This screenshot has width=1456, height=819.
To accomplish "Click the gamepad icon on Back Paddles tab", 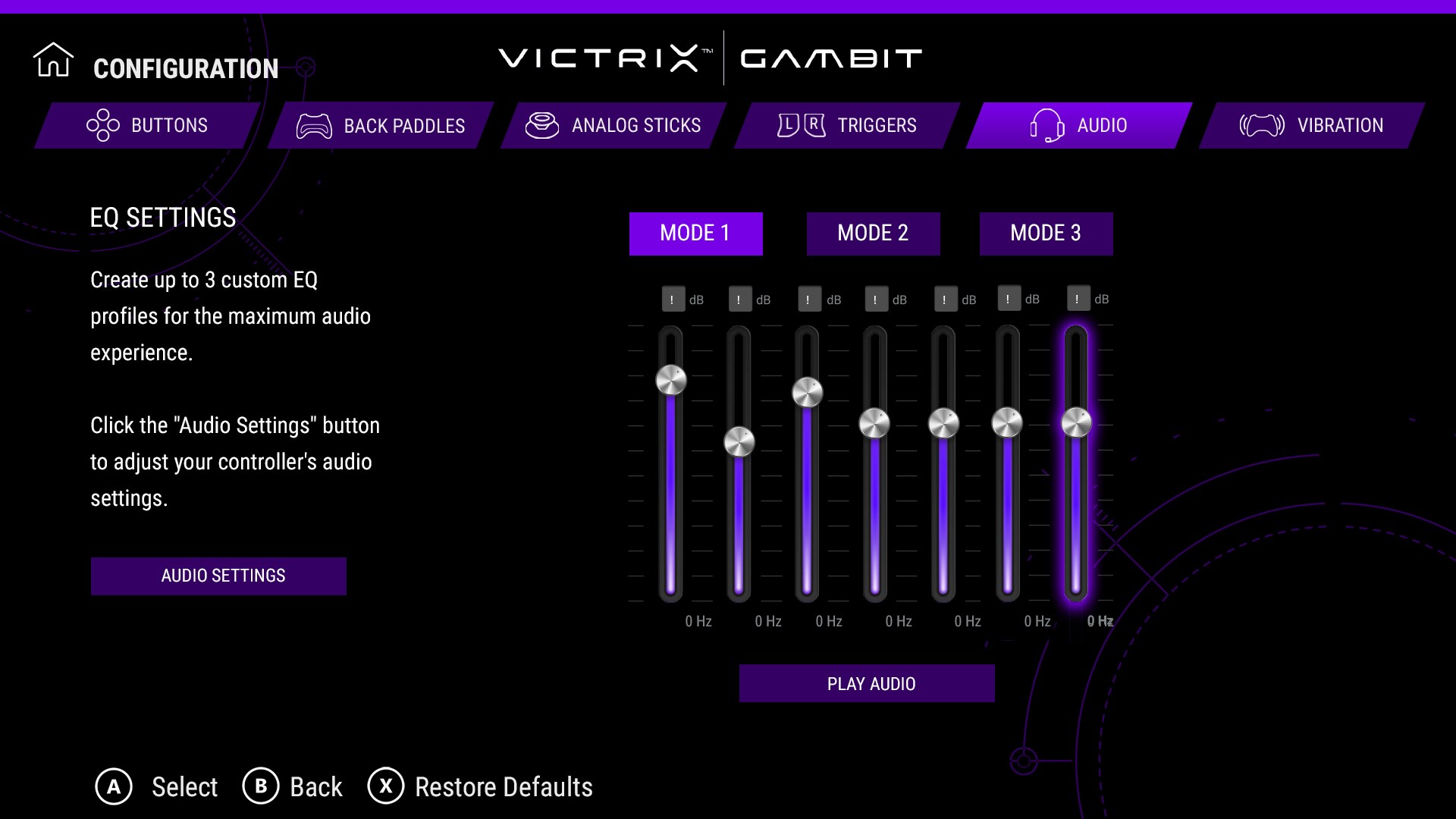I will (315, 126).
